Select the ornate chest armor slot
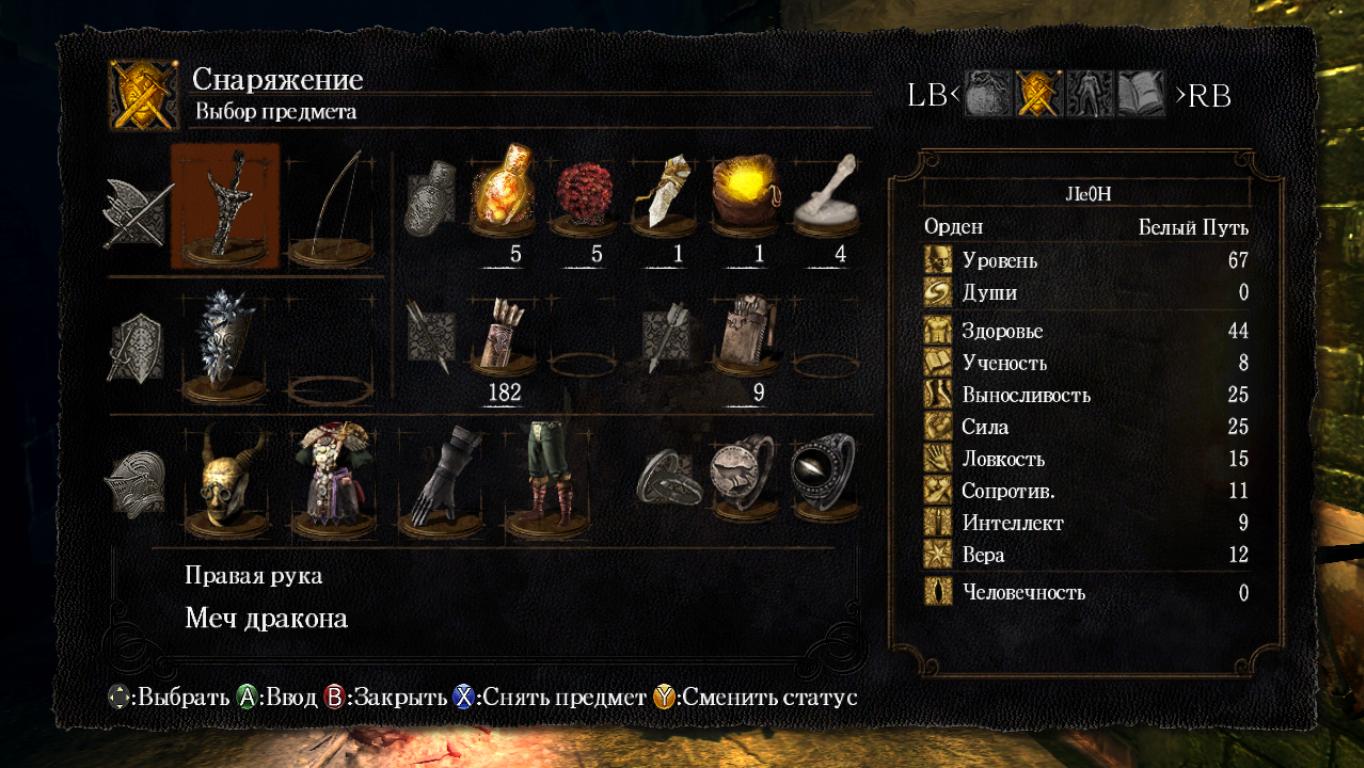The width and height of the screenshot is (1364, 768). [333, 480]
